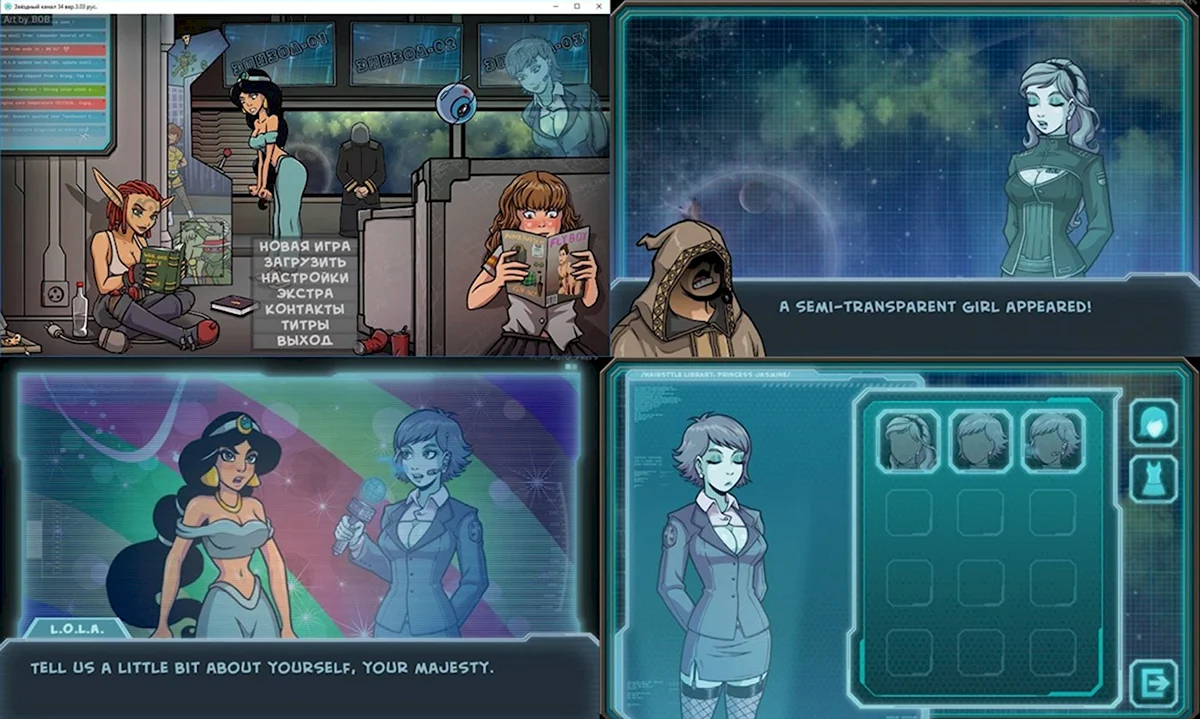The height and width of the screenshot is (719, 1200).
Task: Open the КОНТАКТЫ contacts entry
Action: tap(303, 309)
